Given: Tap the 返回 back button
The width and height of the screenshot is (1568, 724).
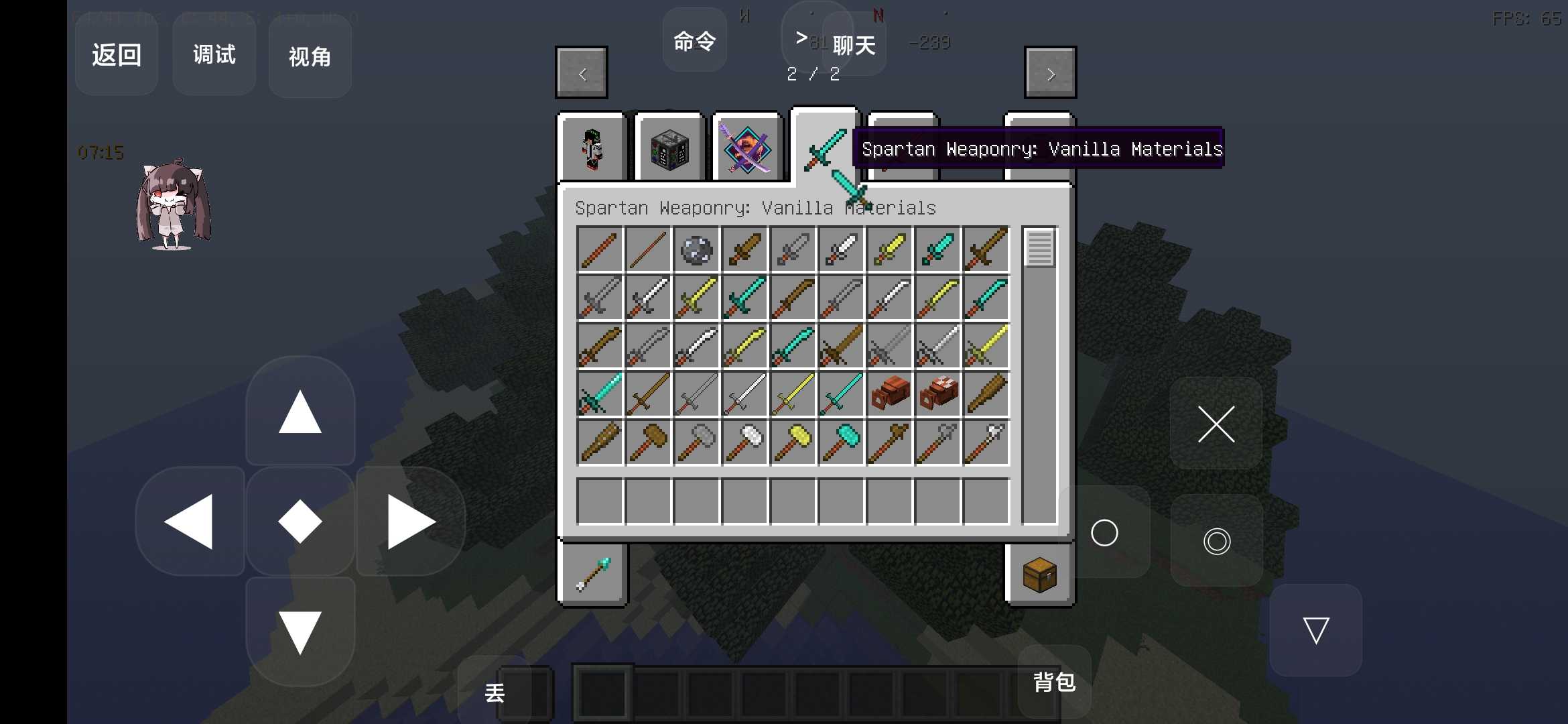Looking at the screenshot, I should [117, 55].
